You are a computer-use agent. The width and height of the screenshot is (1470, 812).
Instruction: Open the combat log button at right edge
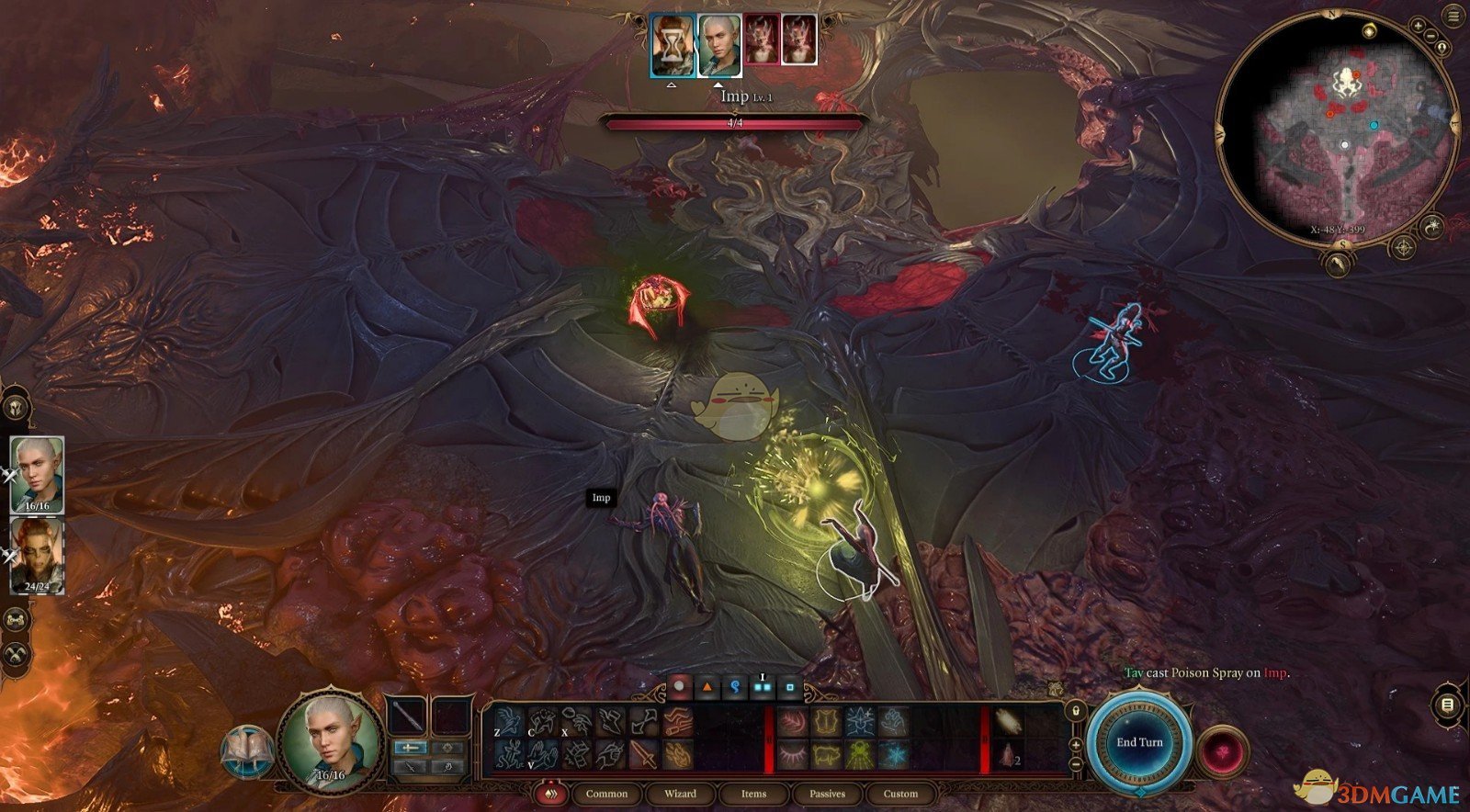1447,705
